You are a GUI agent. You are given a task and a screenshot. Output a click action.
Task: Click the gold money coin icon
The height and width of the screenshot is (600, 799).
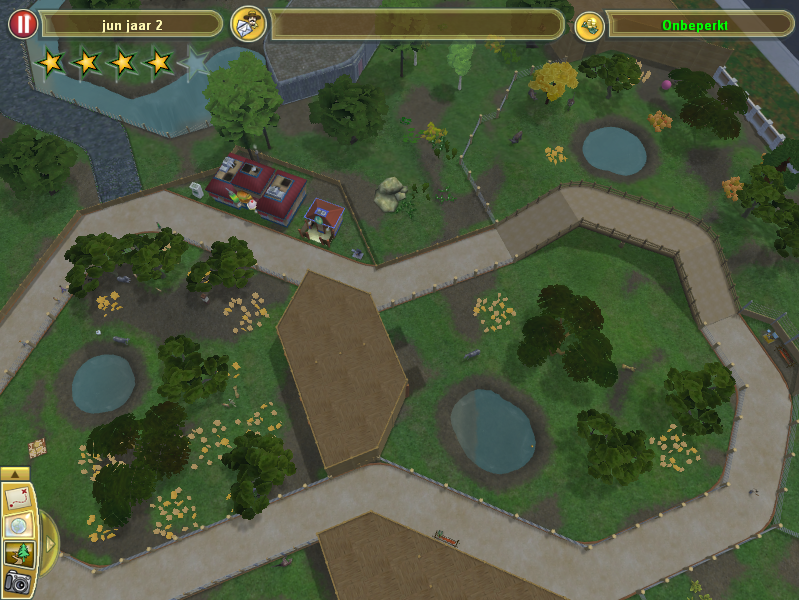click(590, 26)
